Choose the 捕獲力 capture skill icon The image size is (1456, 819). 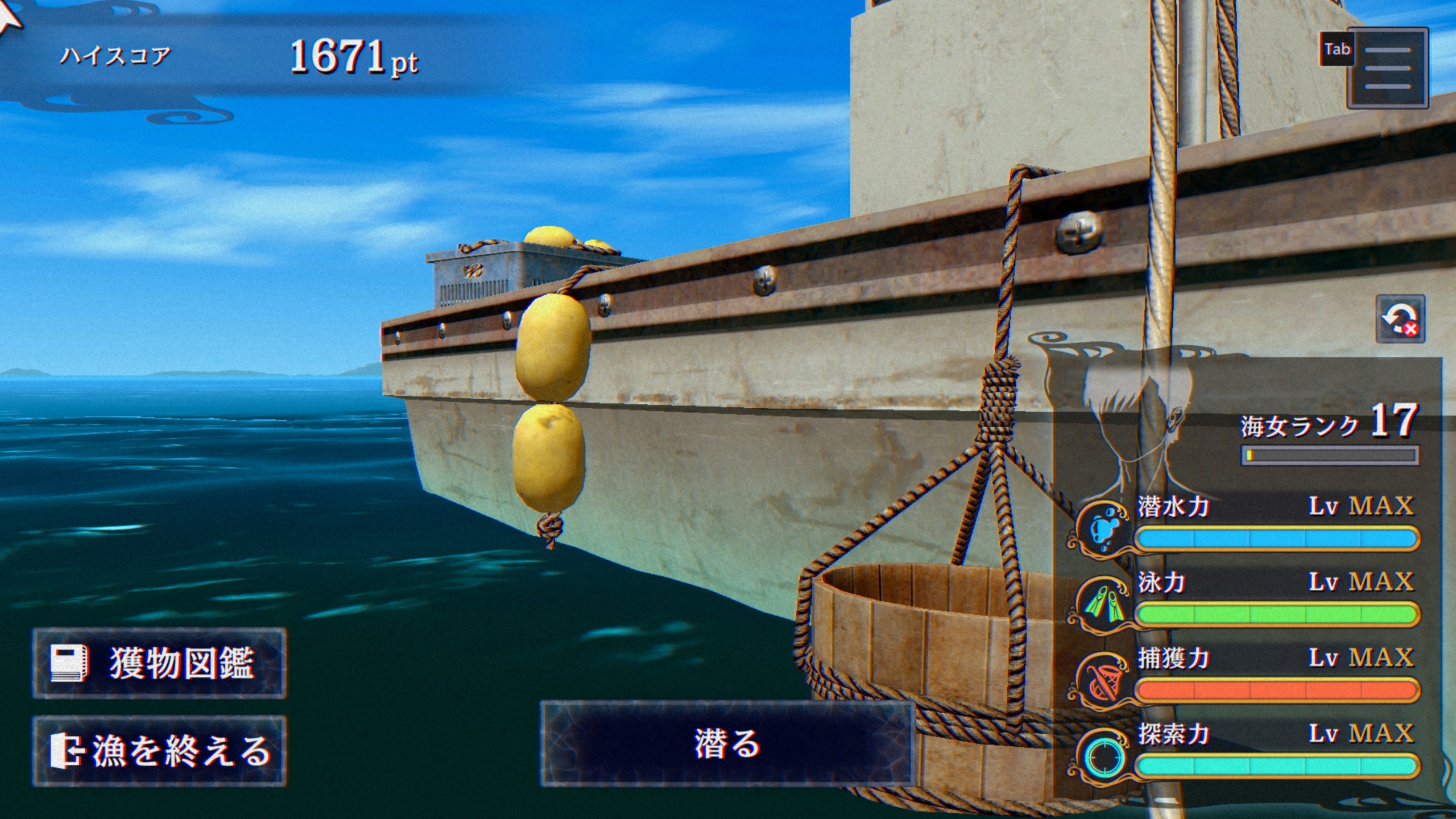[x=1101, y=680]
